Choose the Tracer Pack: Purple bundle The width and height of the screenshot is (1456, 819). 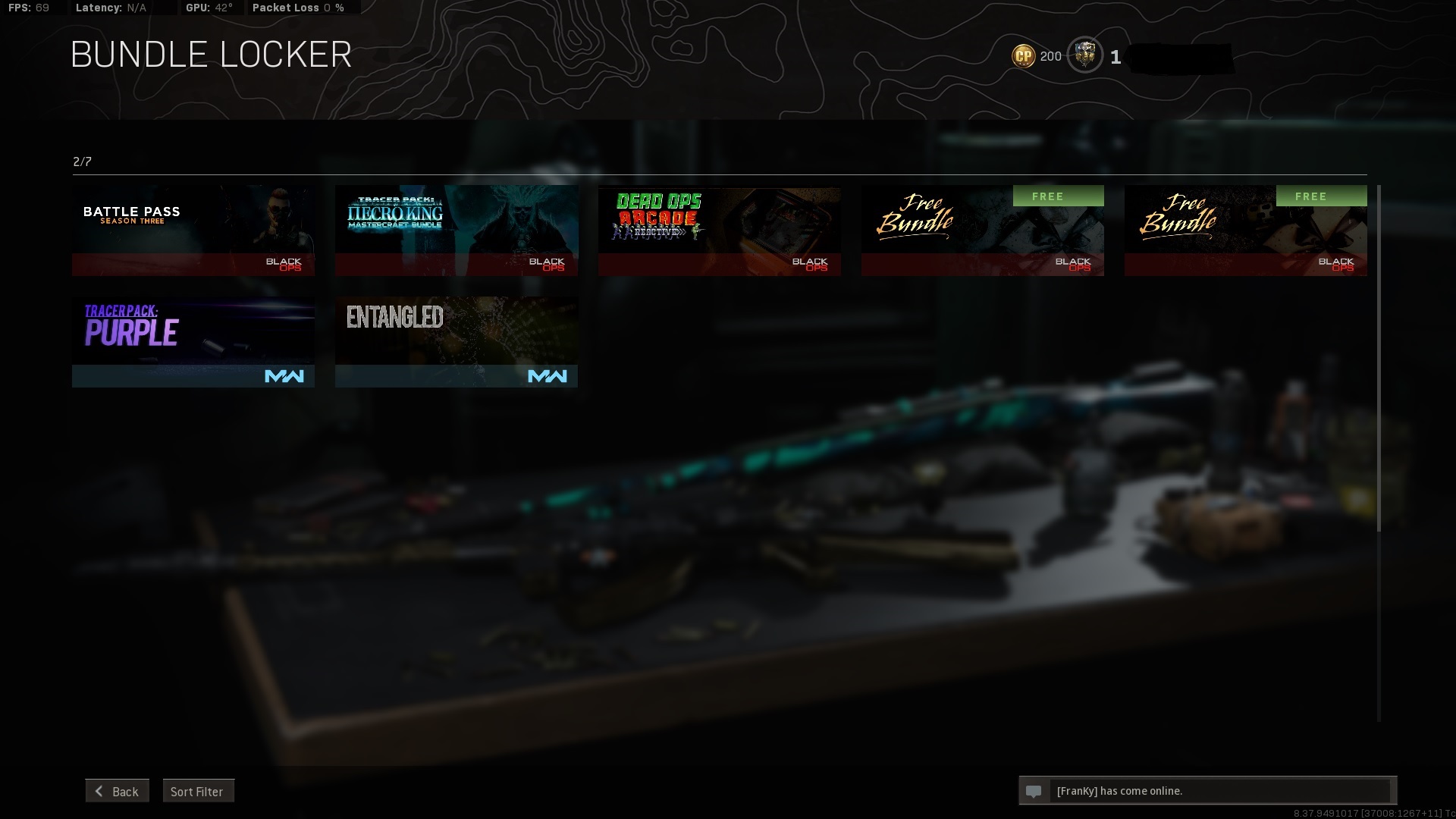[x=193, y=341]
